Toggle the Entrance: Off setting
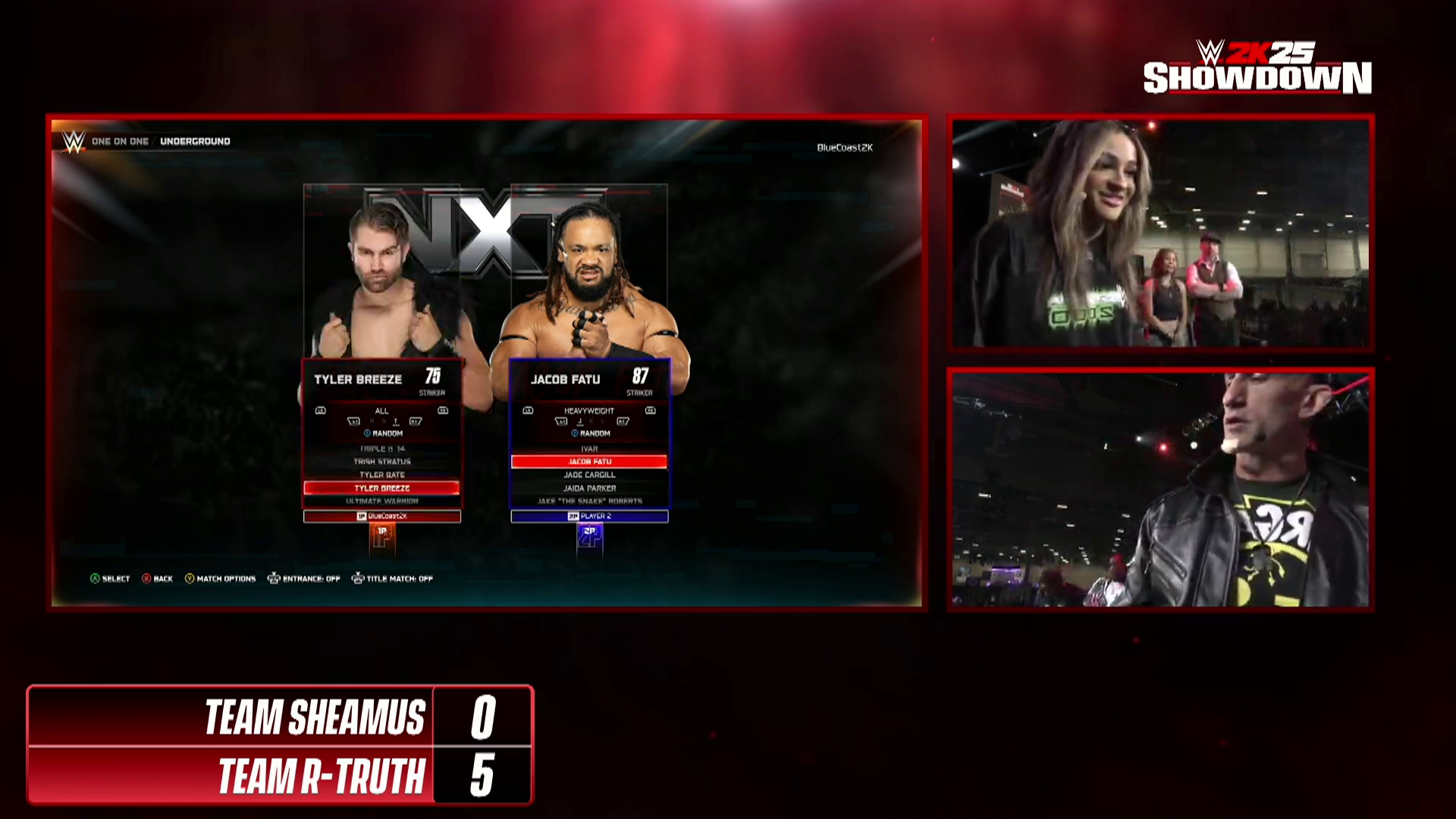 304,579
